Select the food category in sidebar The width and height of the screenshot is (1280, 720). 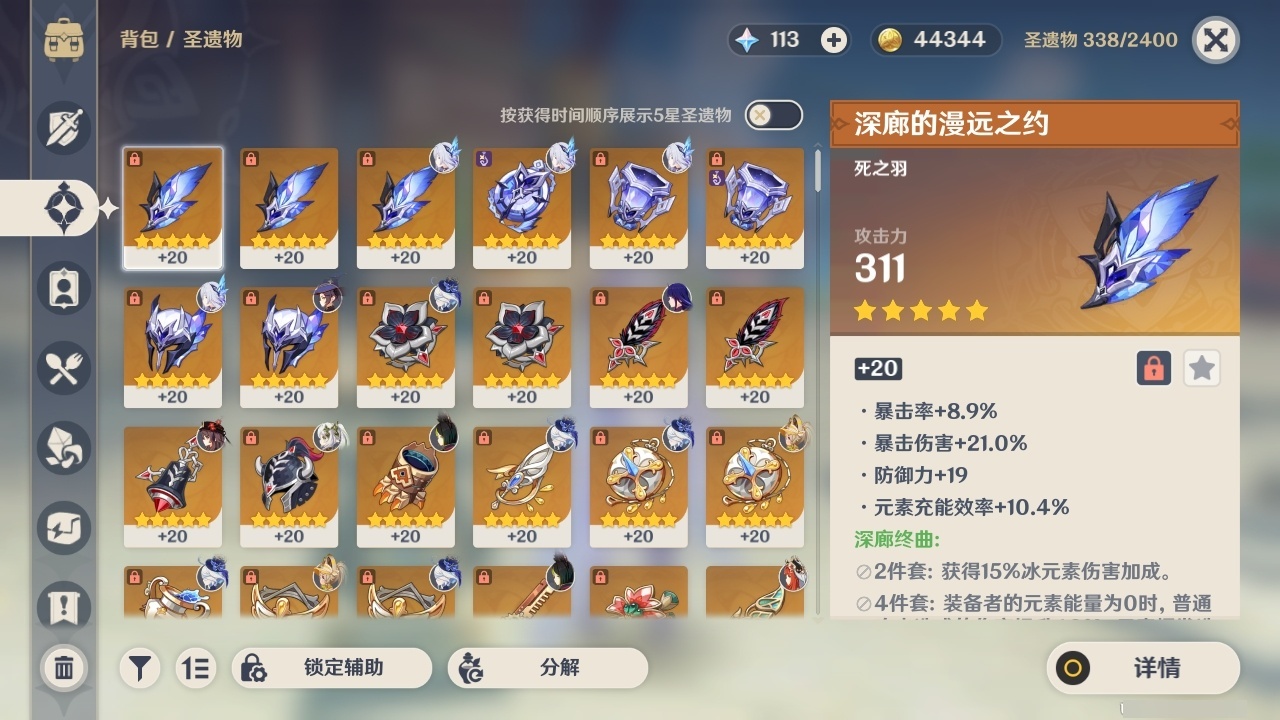(63, 367)
